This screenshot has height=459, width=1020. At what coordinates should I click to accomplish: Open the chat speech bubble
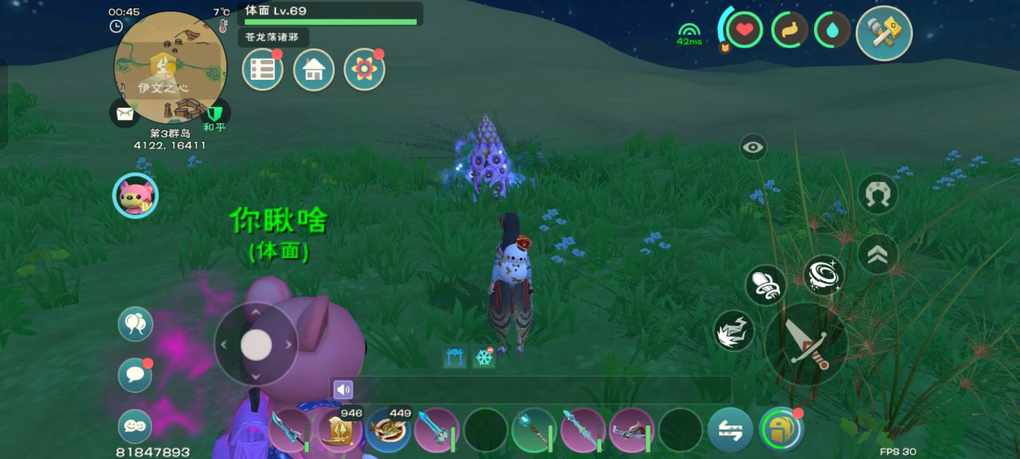(135, 375)
